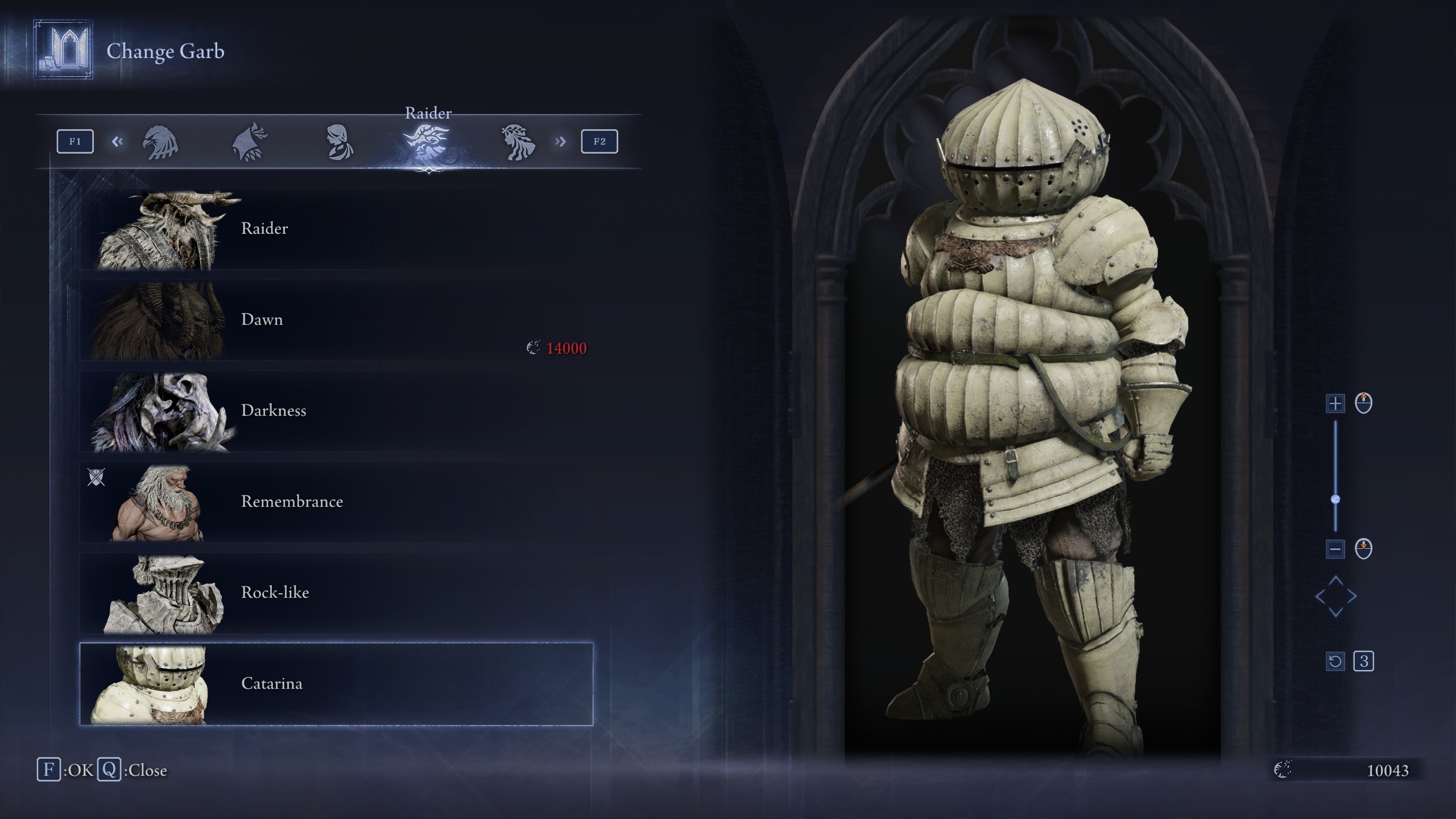Zoom in on the model preview
Screen dimensions: 1456x819
1335,404
